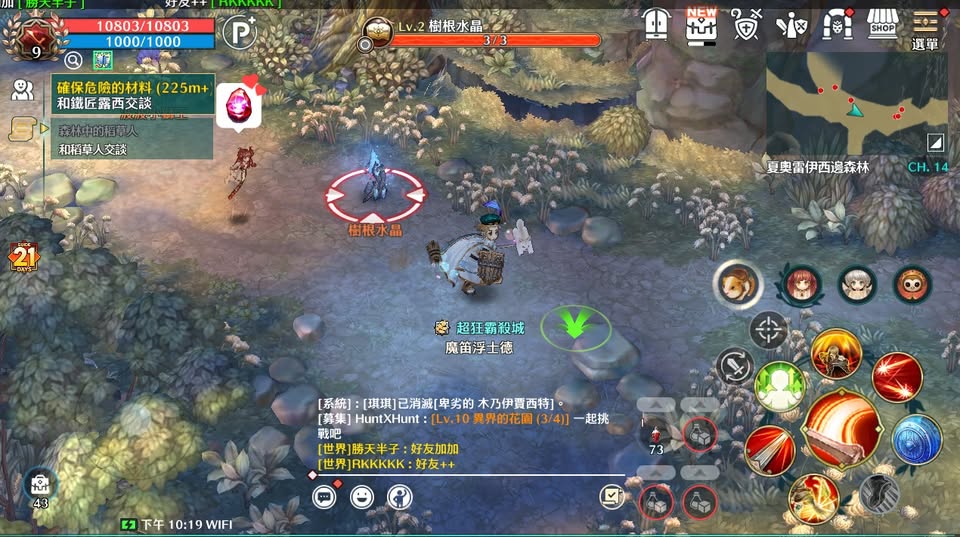Switch to the quest scroll tab

[x=22, y=129]
